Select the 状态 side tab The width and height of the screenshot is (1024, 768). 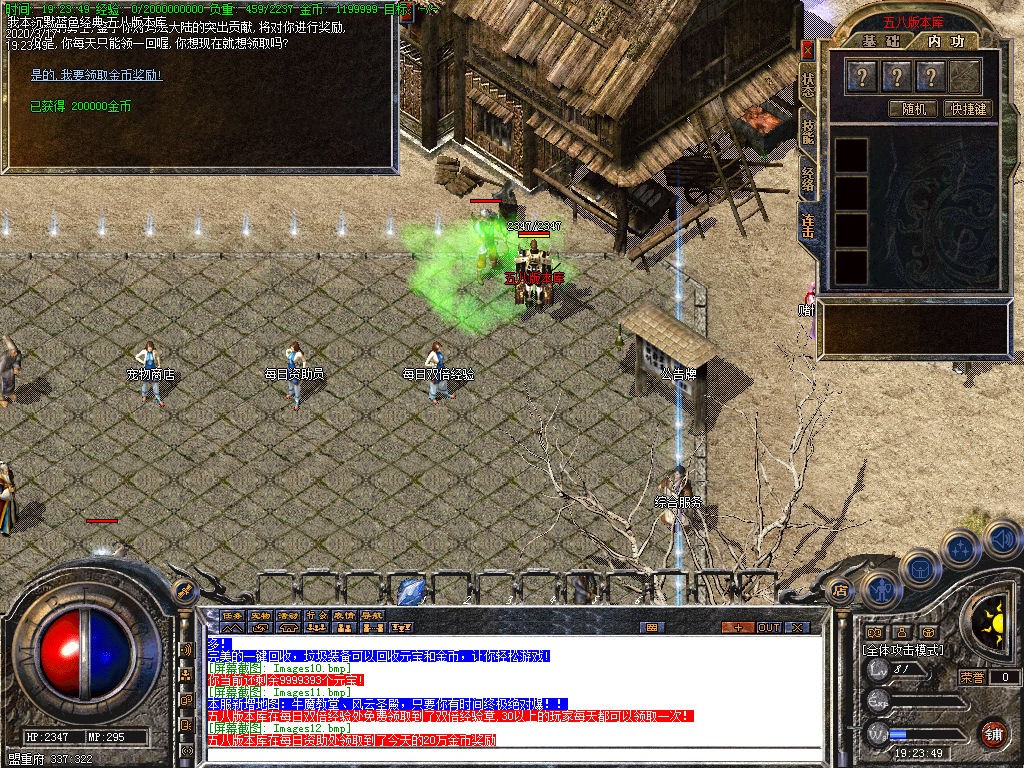coord(808,85)
